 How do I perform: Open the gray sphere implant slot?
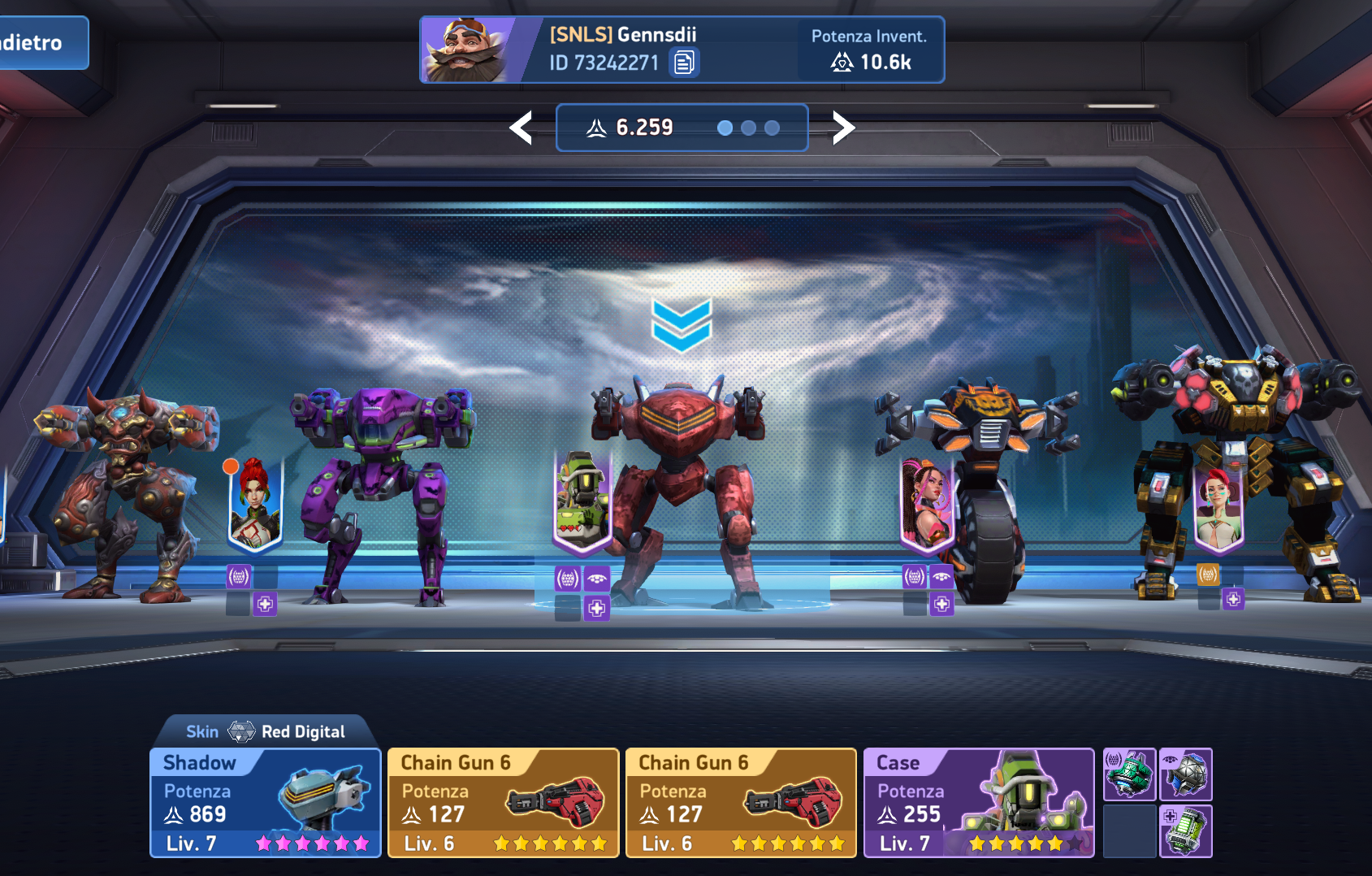(1186, 774)
